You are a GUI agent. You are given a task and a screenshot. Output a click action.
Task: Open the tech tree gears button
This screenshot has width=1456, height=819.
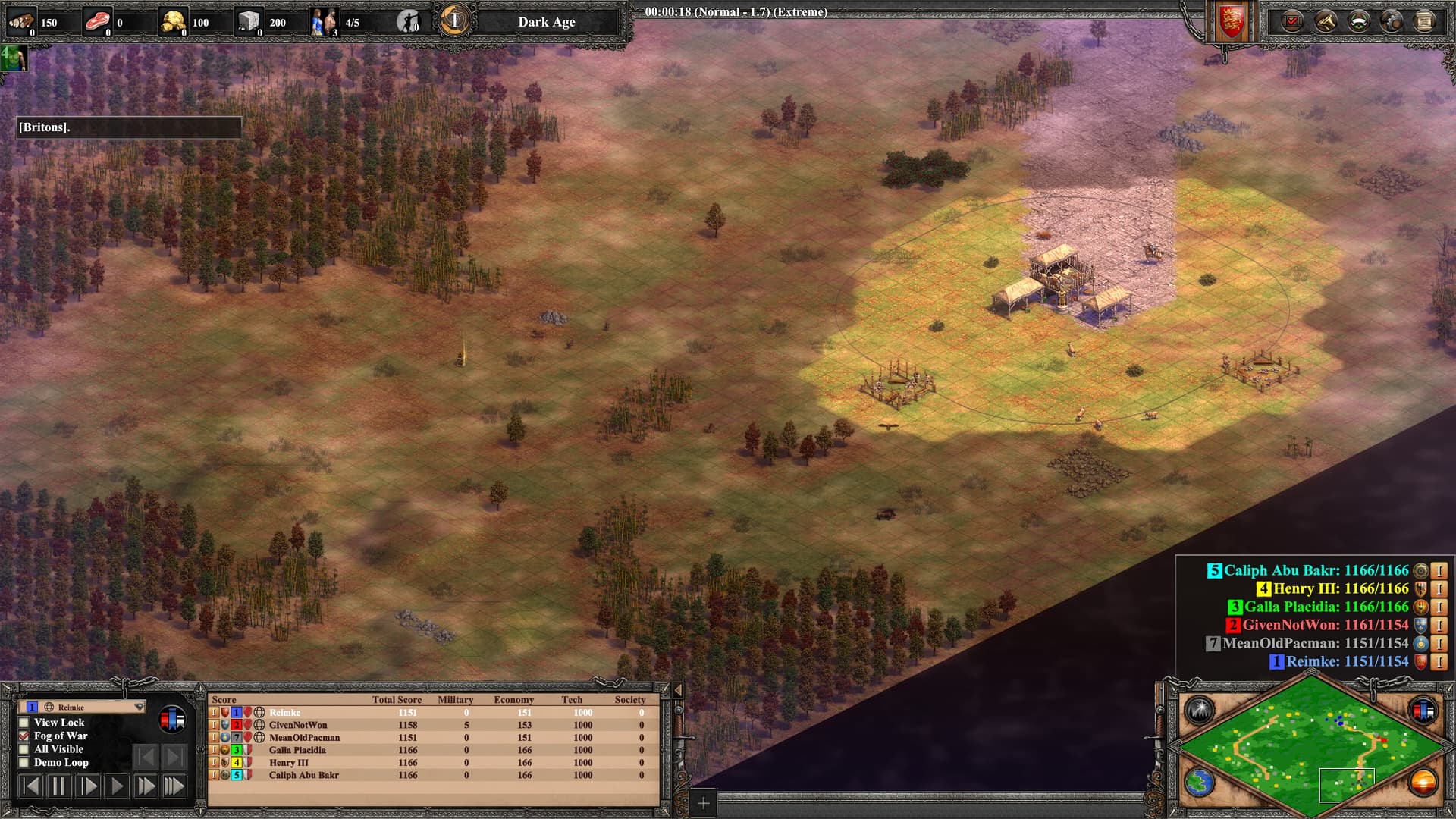(x=1392, y=20)
